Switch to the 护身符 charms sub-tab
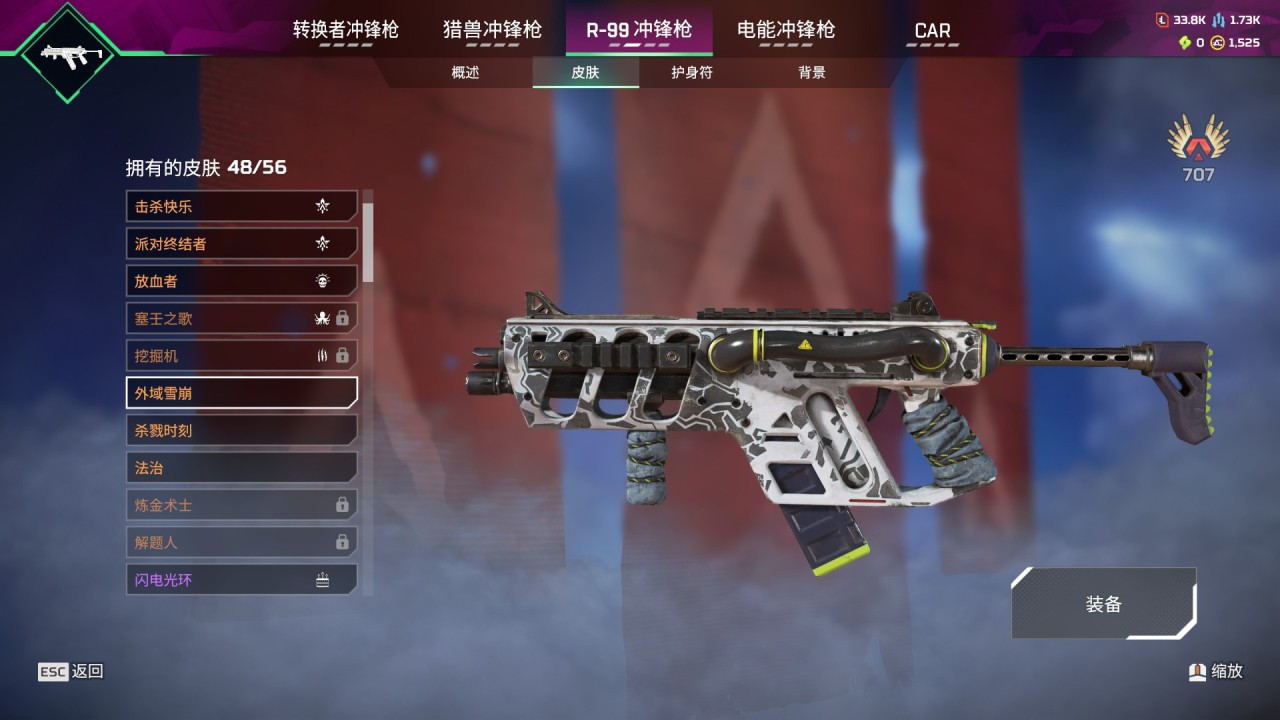Screen dimensions: 1280x720 click(x=691, y=73)
